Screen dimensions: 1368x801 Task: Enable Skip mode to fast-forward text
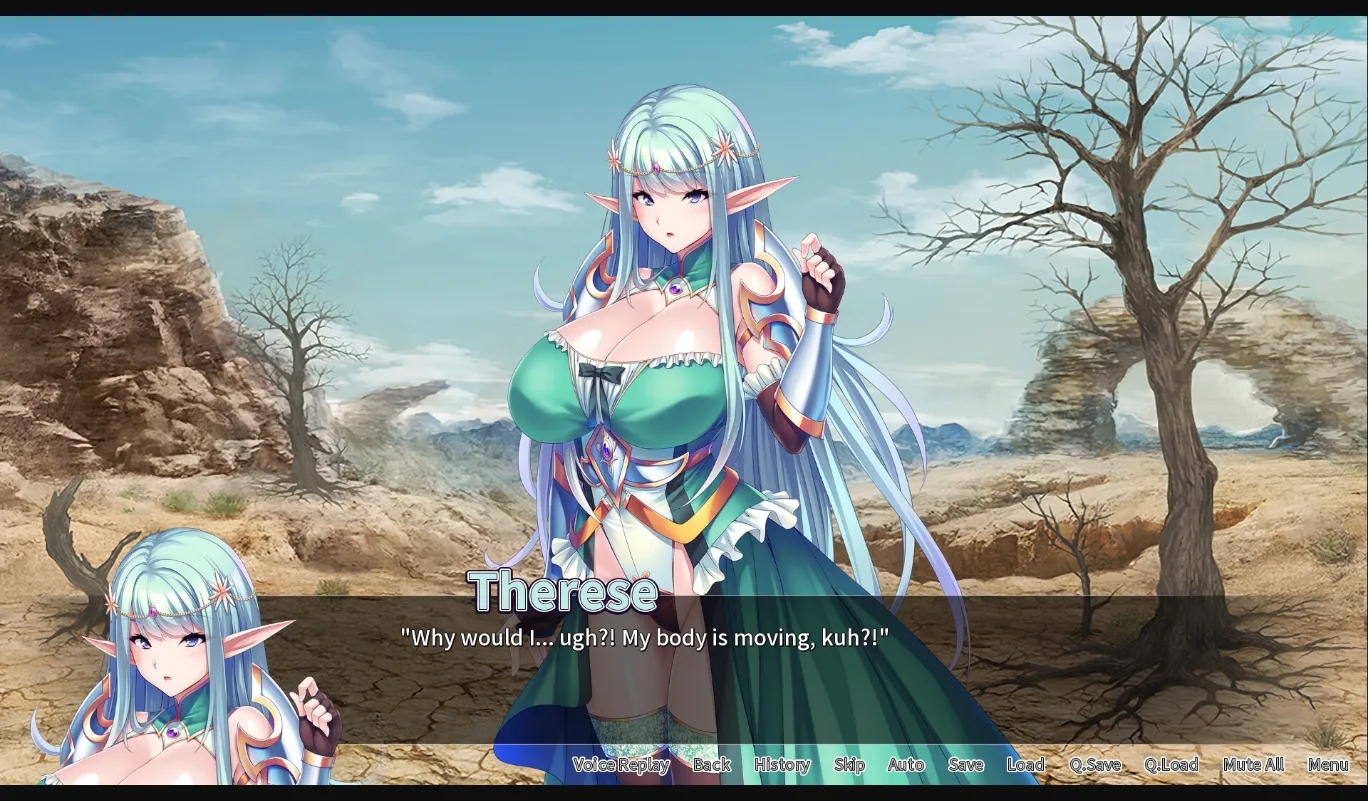click(x=848, y=765)
